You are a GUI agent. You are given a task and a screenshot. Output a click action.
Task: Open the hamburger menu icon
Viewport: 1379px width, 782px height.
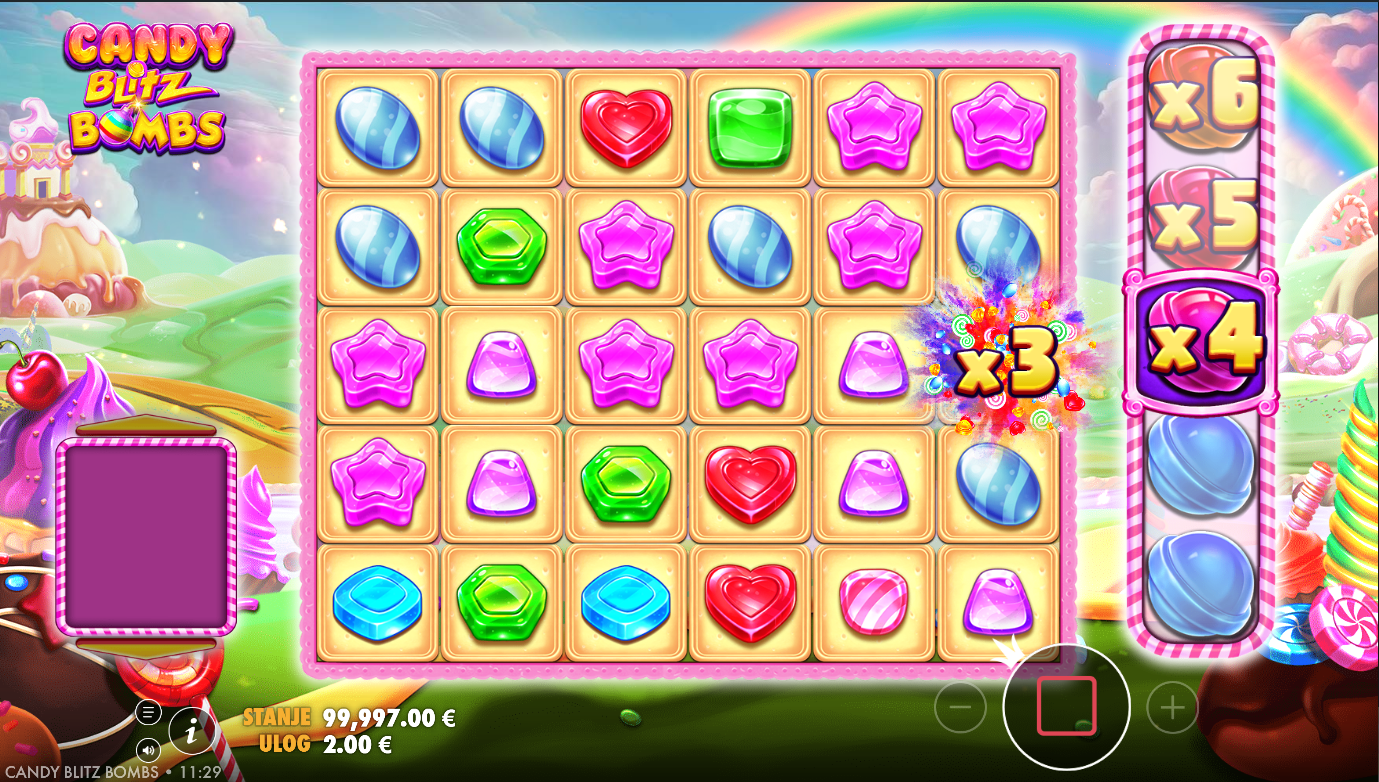[x=148, y=712]
